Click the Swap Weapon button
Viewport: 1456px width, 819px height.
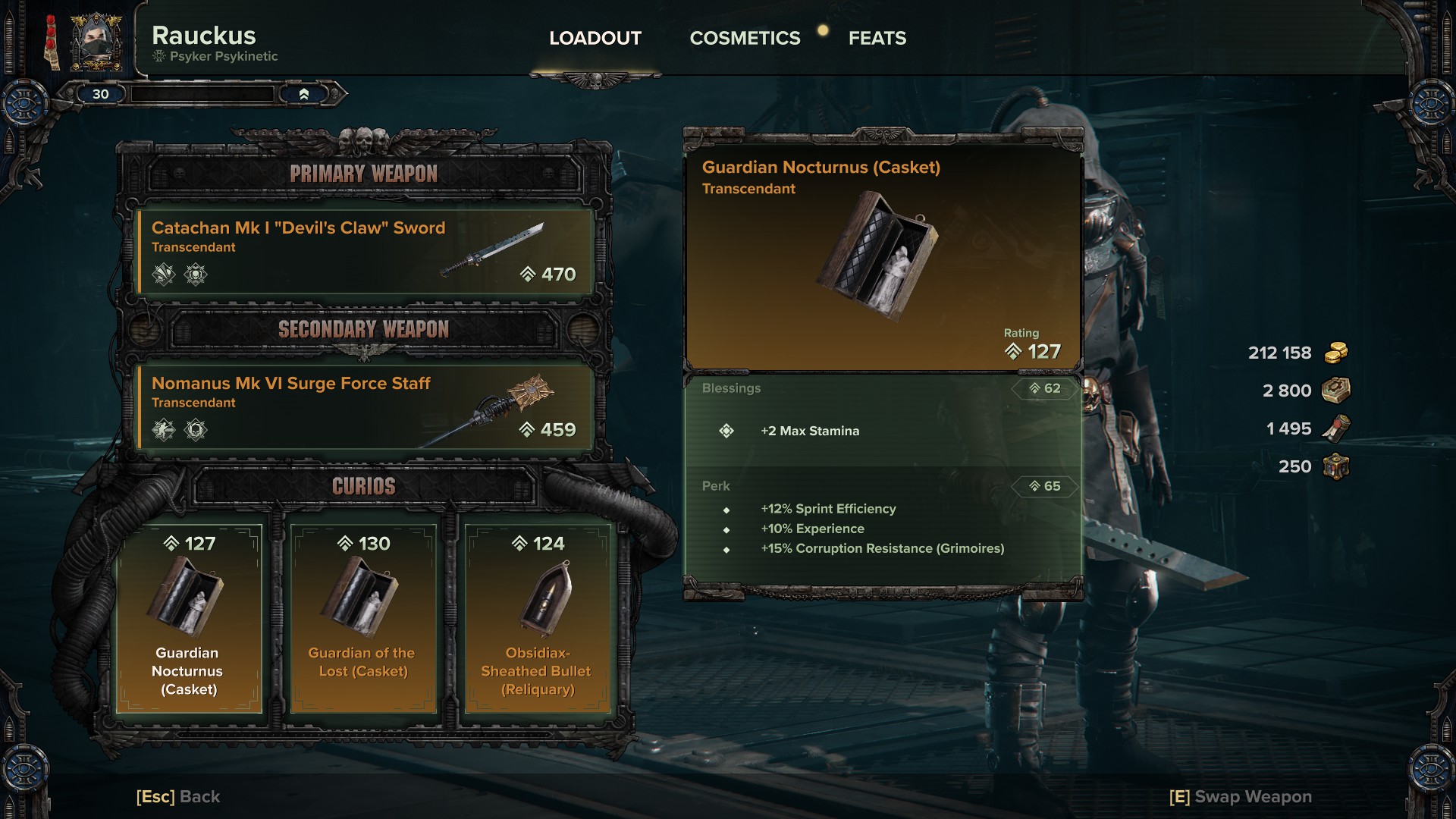click(x=1241, y=797)
